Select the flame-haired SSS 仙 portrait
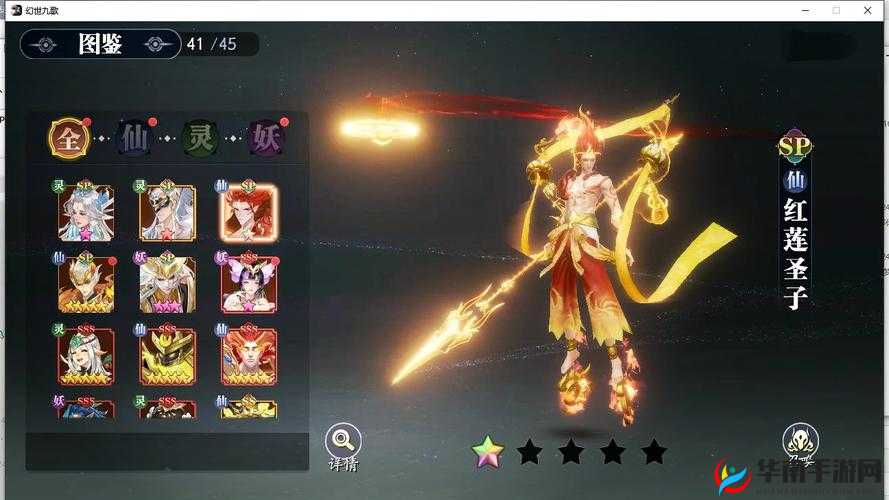Viewport: 889px width, 500px height. (248, 356)
